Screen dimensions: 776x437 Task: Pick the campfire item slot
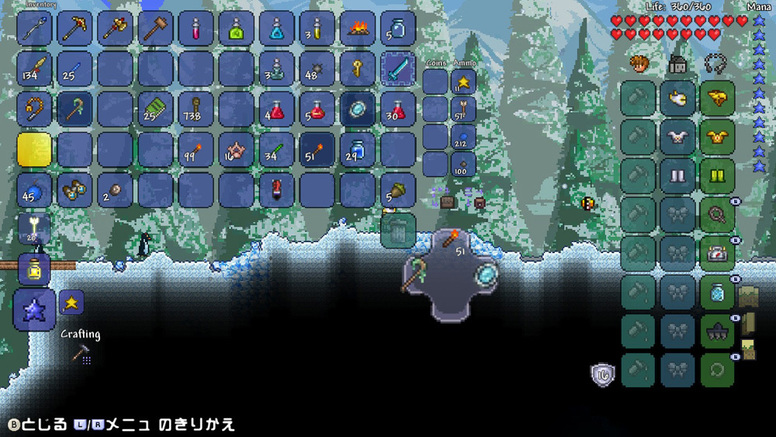click(357, 28)
